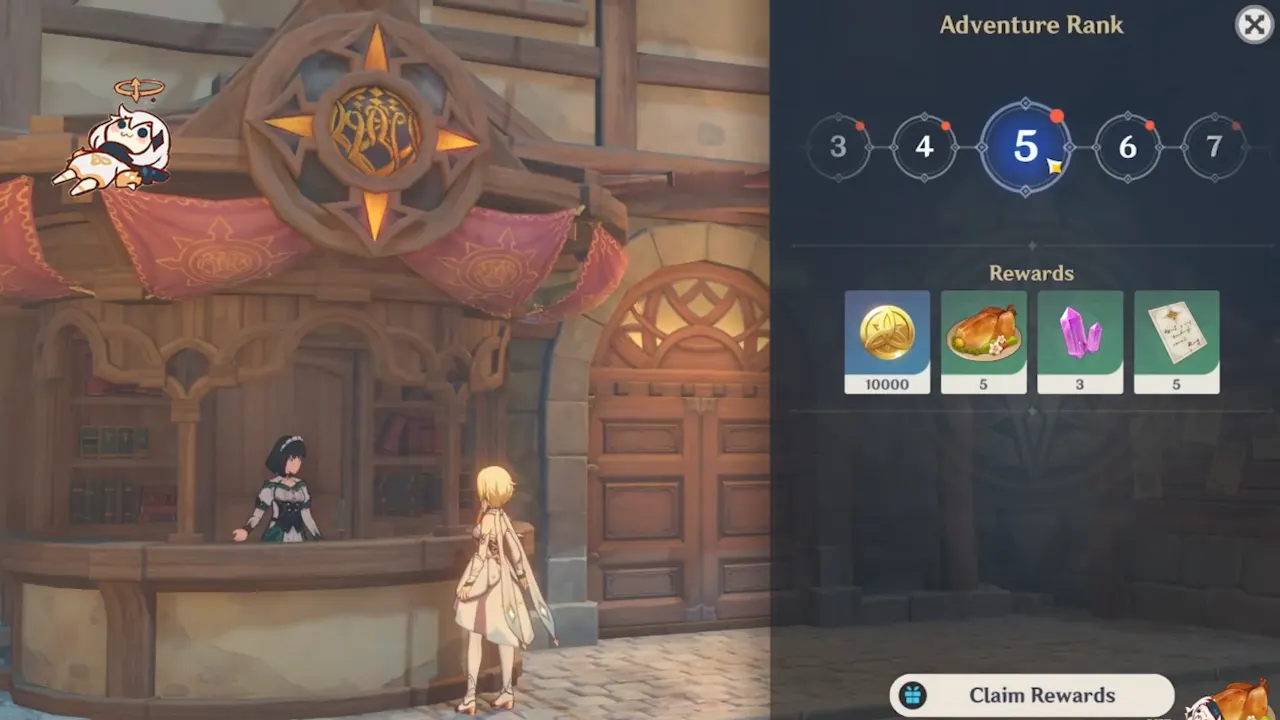The height and width of the screenshot is (720, 1280).
Task: Switch to Adventure Rank 6 node
Action: (1127, 147)
